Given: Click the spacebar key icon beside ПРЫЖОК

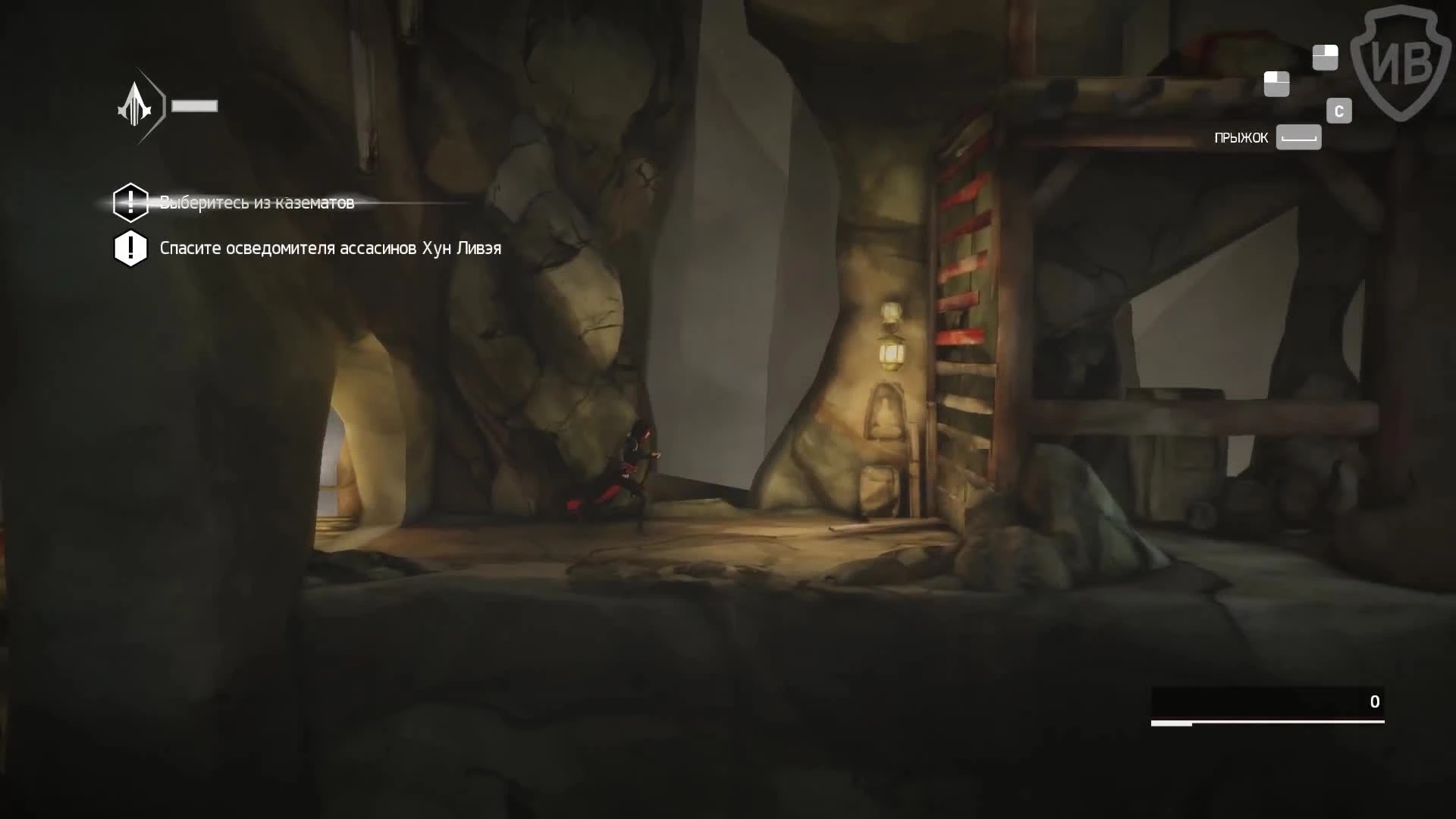Looking at the screenshot, I should click(1298, 137).
